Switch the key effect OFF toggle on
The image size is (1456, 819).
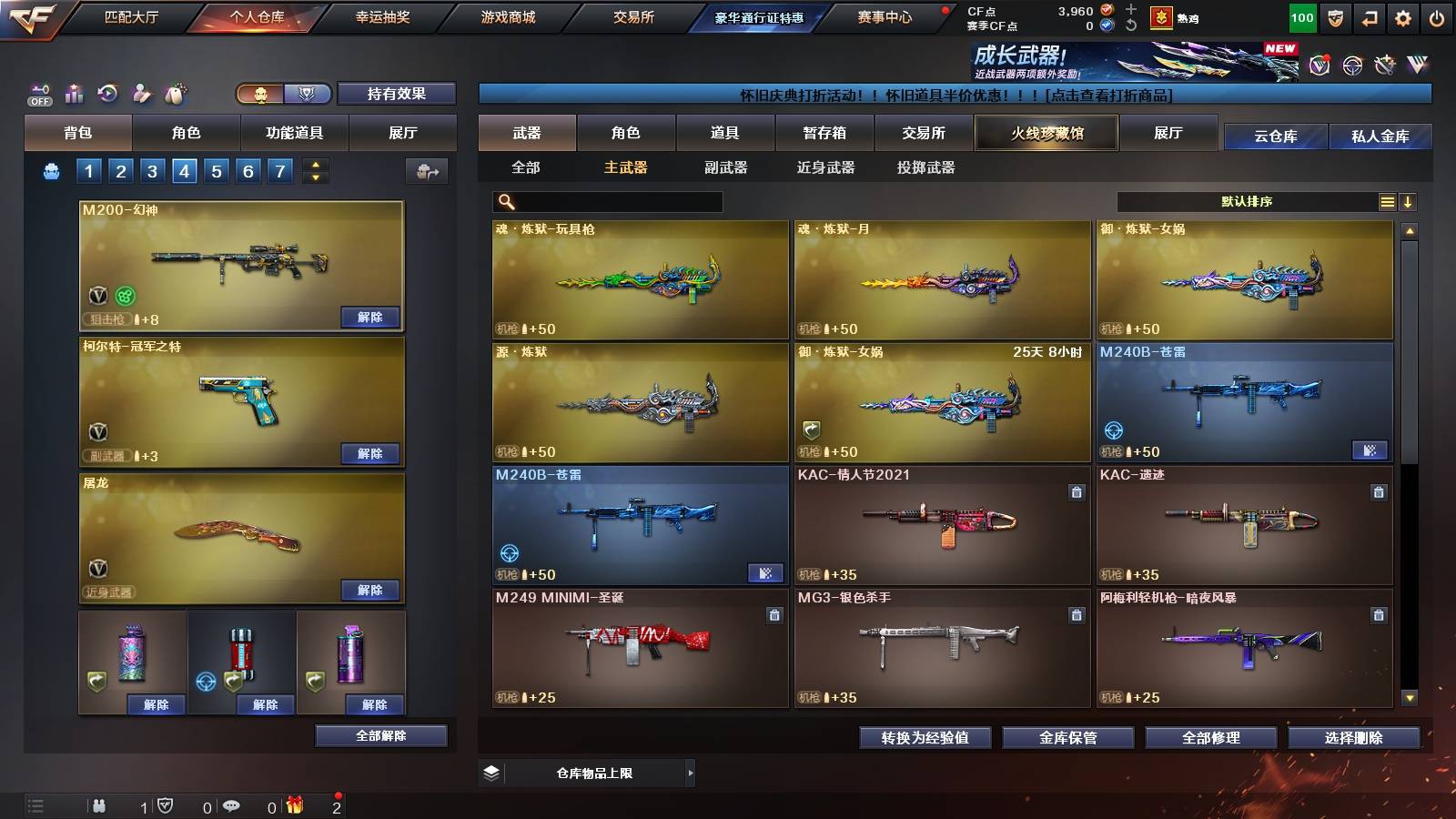pos(40,93)
